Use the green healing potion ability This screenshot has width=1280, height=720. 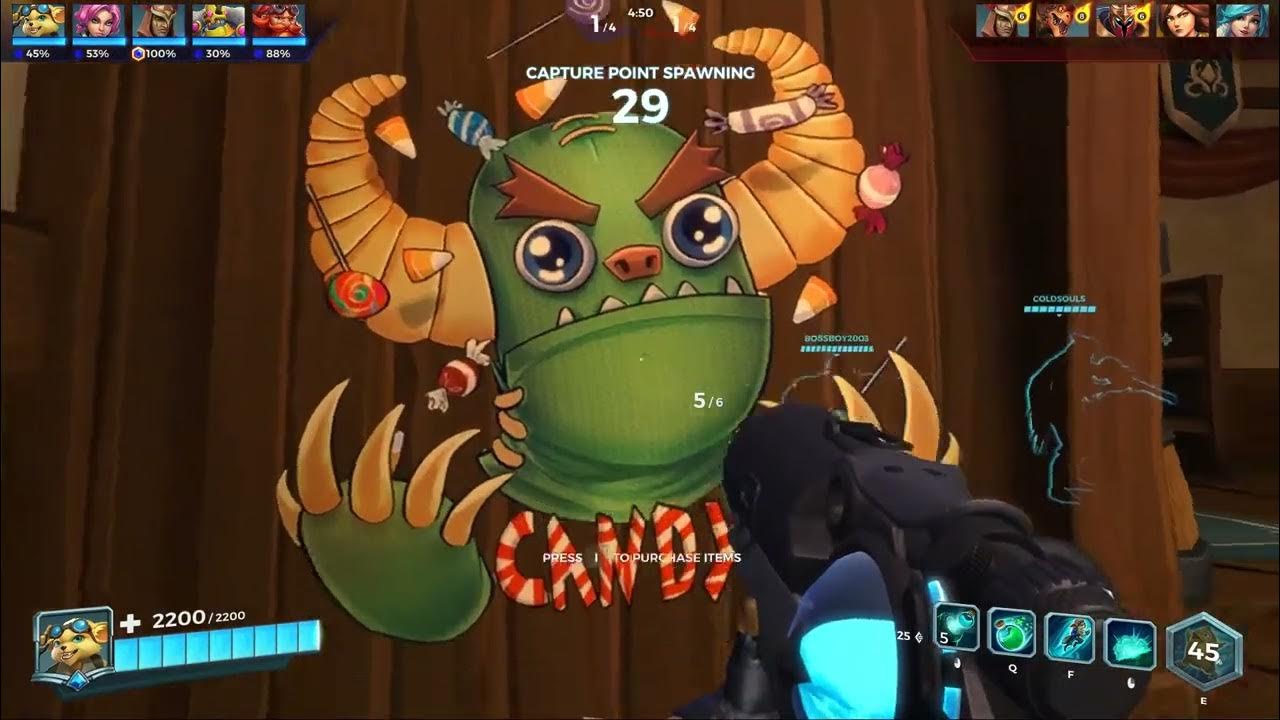(x=1012, y=633)
